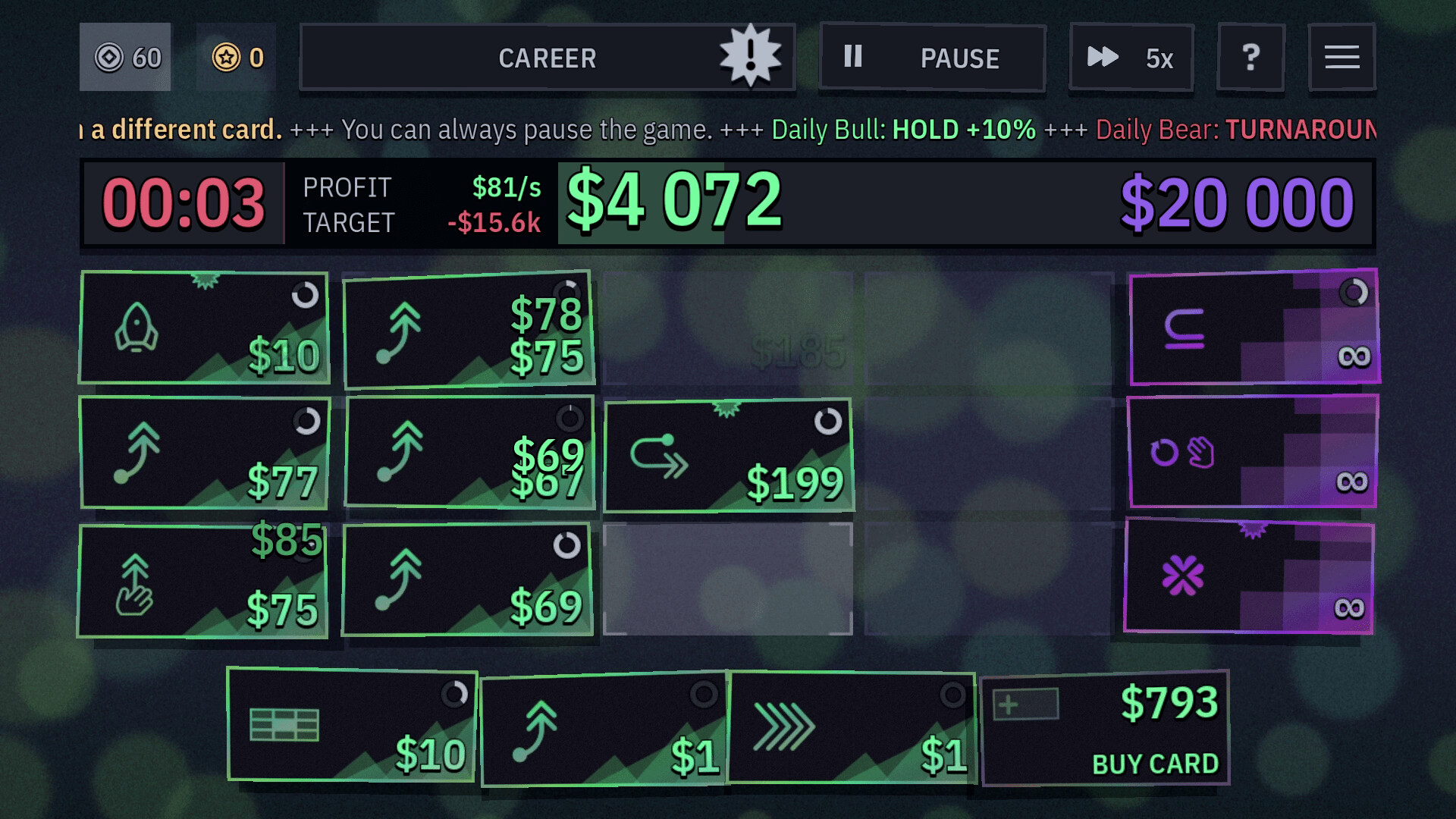
Task: Select the CAREER mode header
Action: tap(547, 58)
